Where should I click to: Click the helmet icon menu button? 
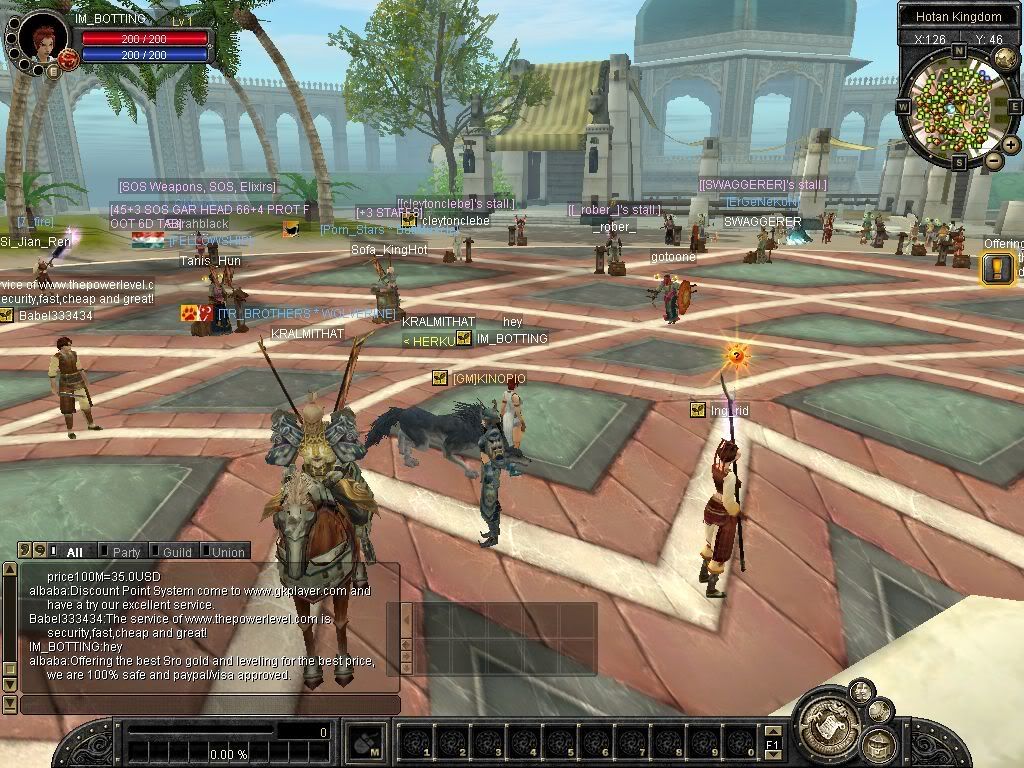[x=879, y=744]
